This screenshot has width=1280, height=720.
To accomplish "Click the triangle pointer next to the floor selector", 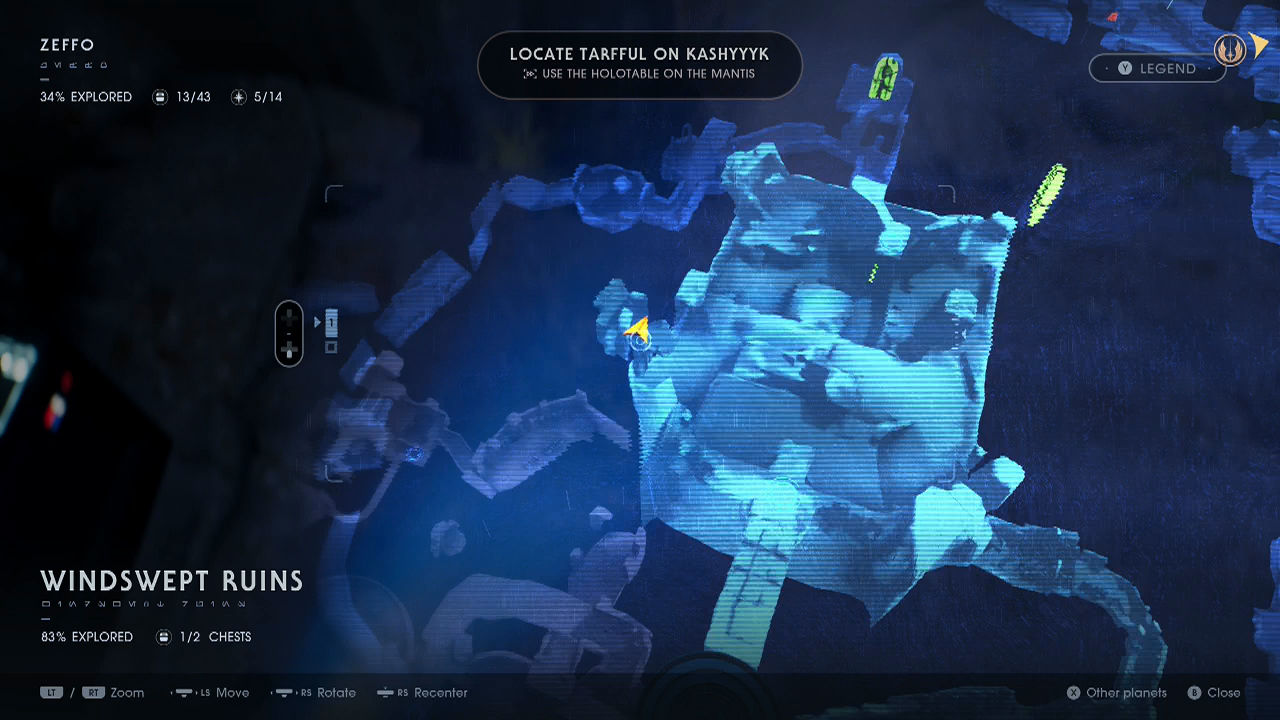I will [317, 321].
